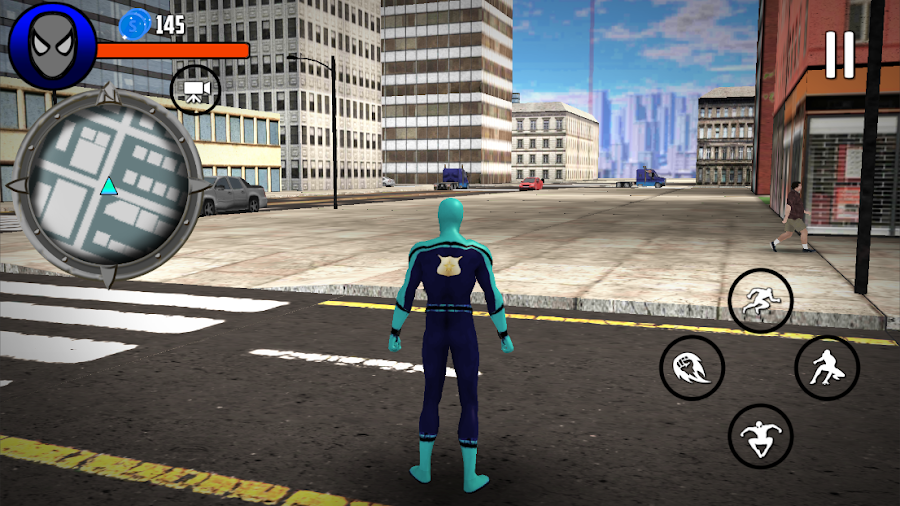Use the flaming punch attack button
The width and height of the screenshot is (900, 506).
(x=692, y=367)
